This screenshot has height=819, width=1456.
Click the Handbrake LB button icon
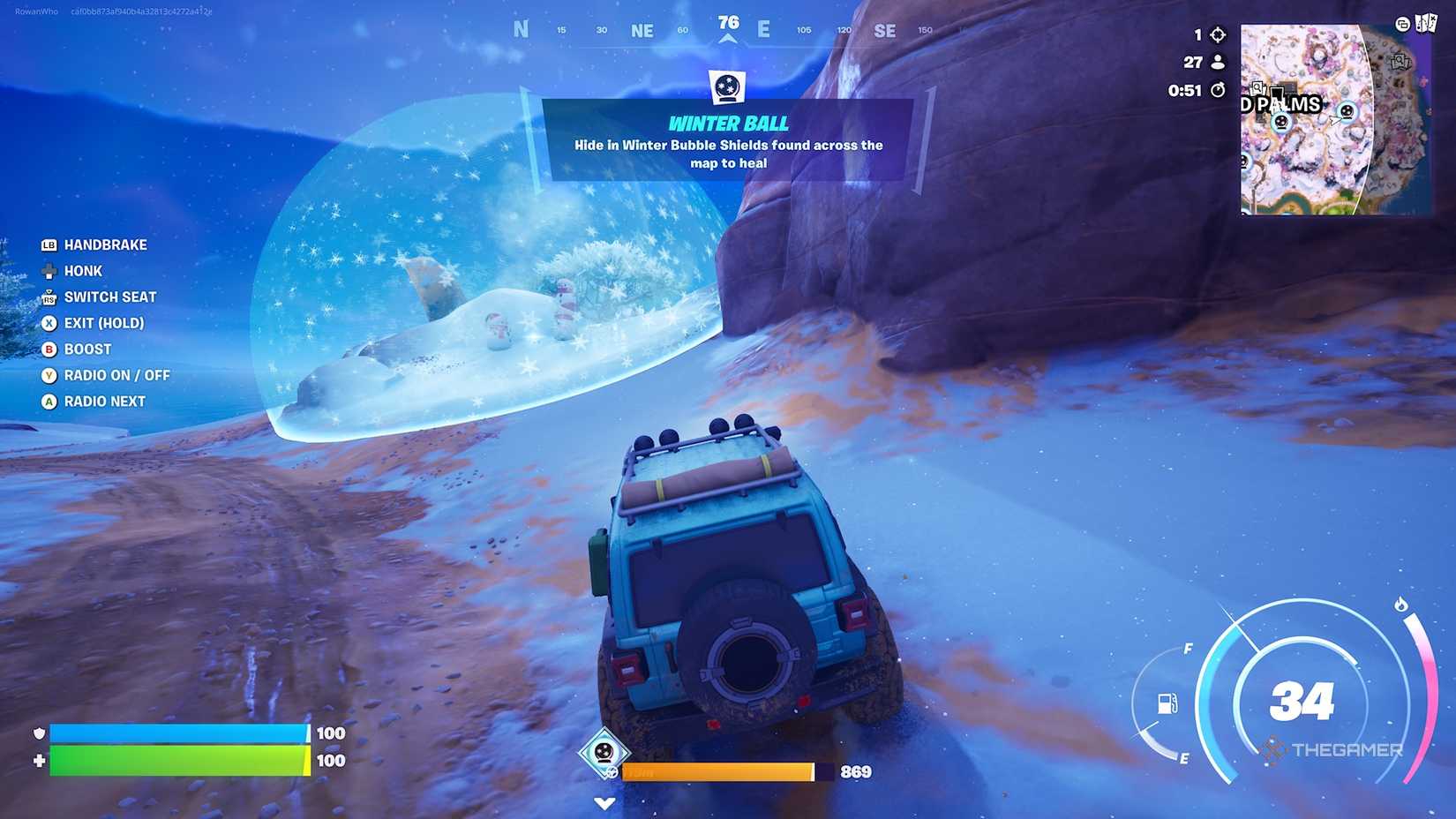click(x=49, y=244)
